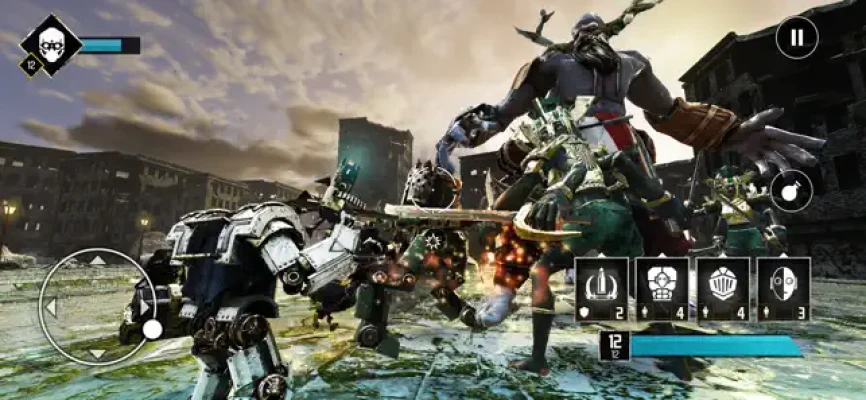The width and height of the screenshot is (866, 400).
Task: Choose the knight helmet unit card
Action: 723,289
